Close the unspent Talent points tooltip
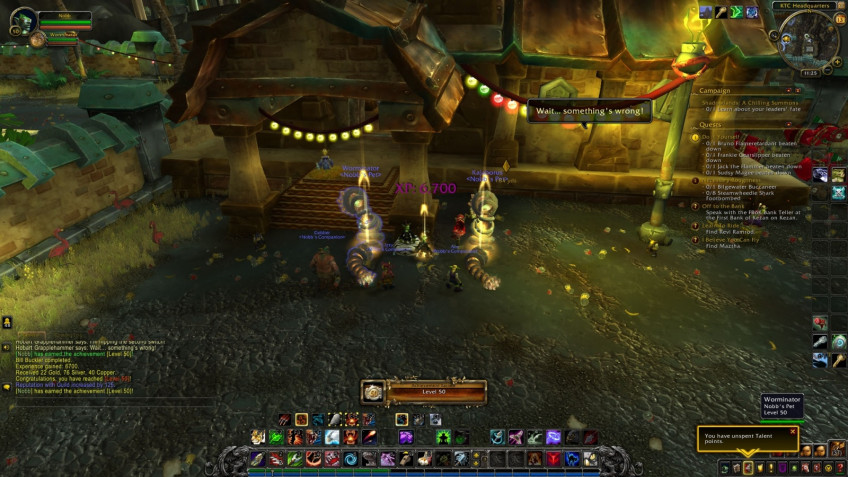This screenshot has height=477, width=848. coord(792,432)
